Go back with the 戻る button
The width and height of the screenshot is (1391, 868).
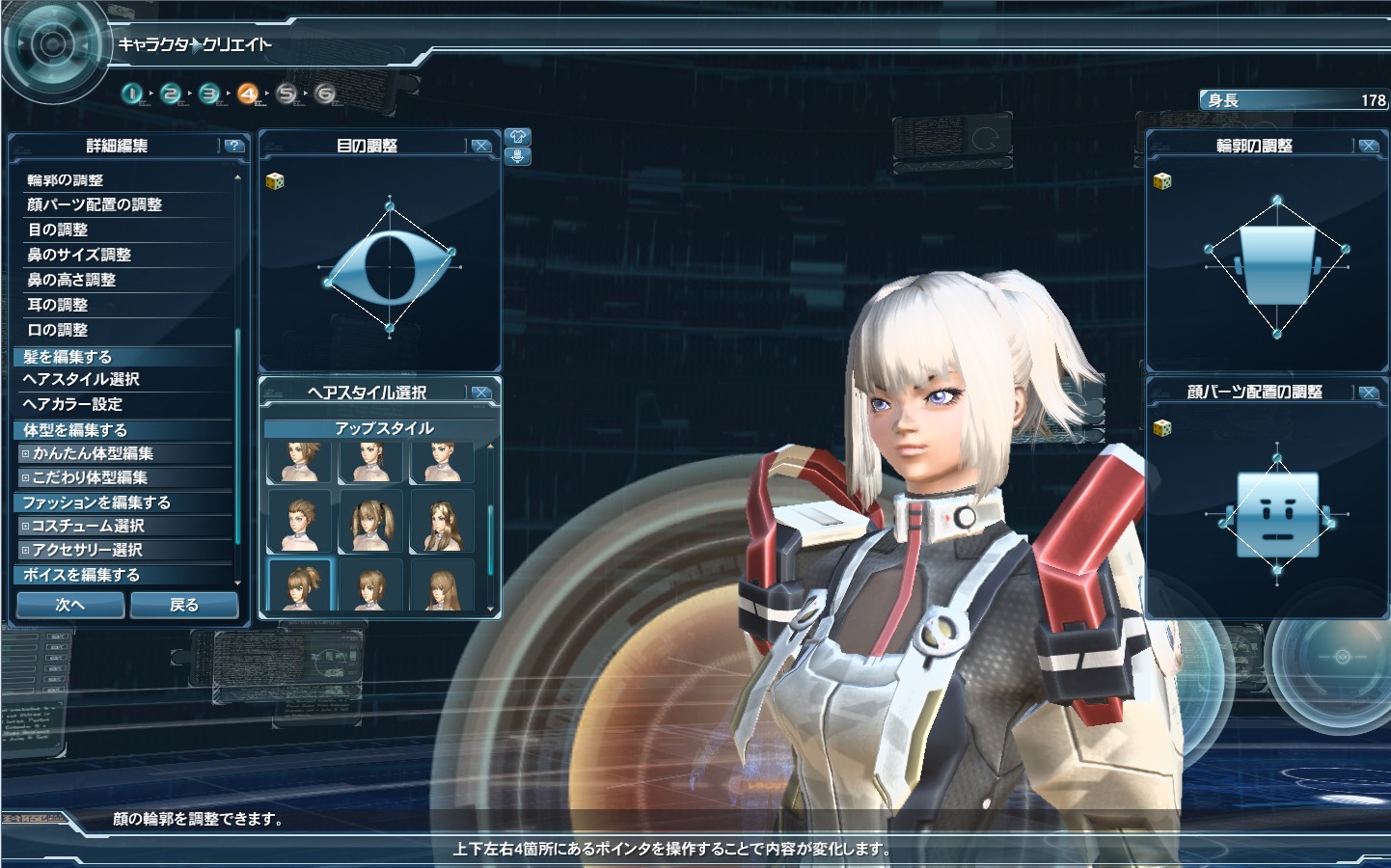[183, 605]
